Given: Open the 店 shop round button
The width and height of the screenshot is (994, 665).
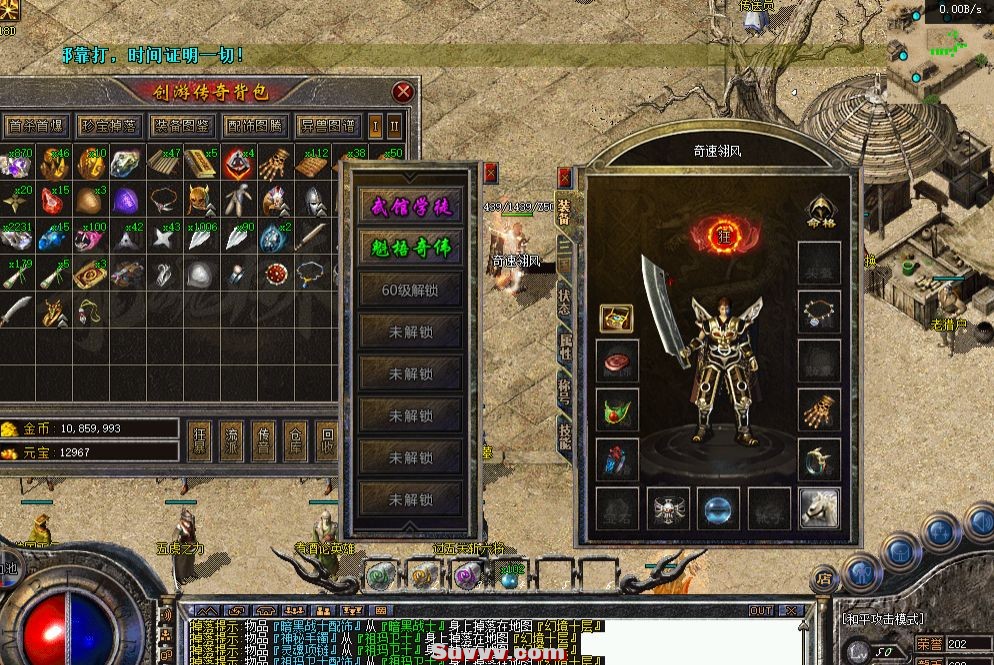Looking at the screenshot, I should click(x=823, y=577).
